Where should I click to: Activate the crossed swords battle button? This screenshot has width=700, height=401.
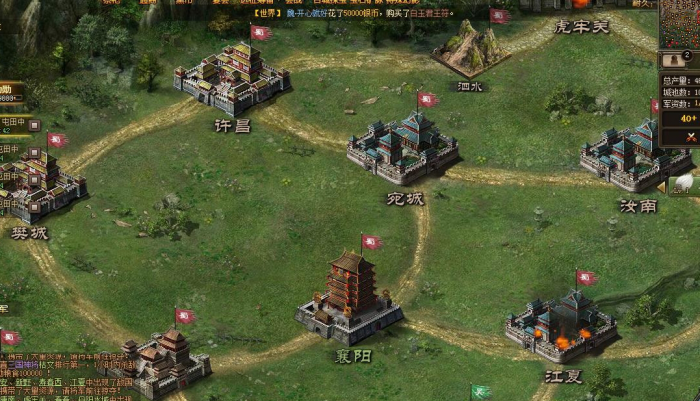[690, 137]
